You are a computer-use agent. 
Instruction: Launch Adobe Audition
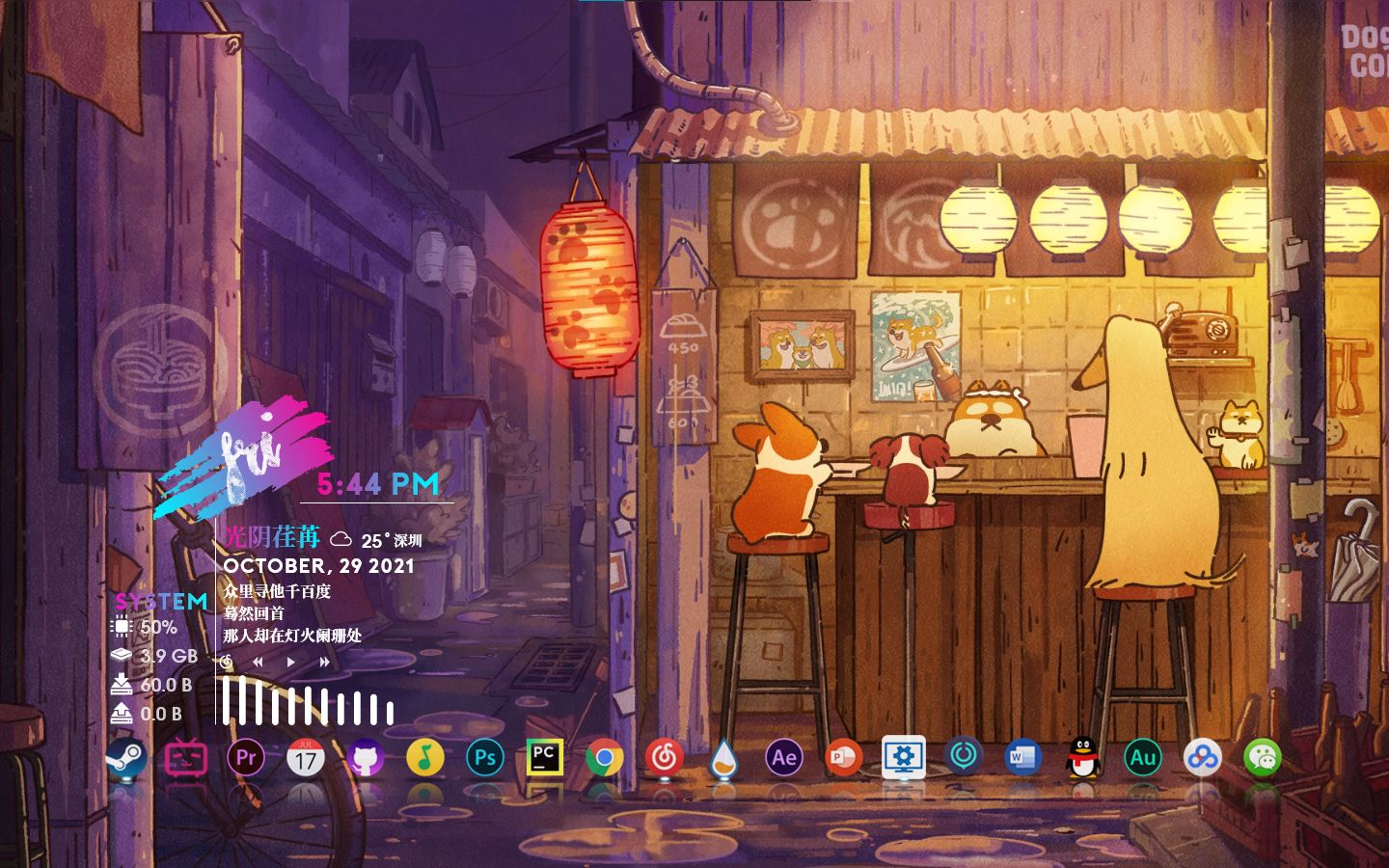[x=1143, y=759]
